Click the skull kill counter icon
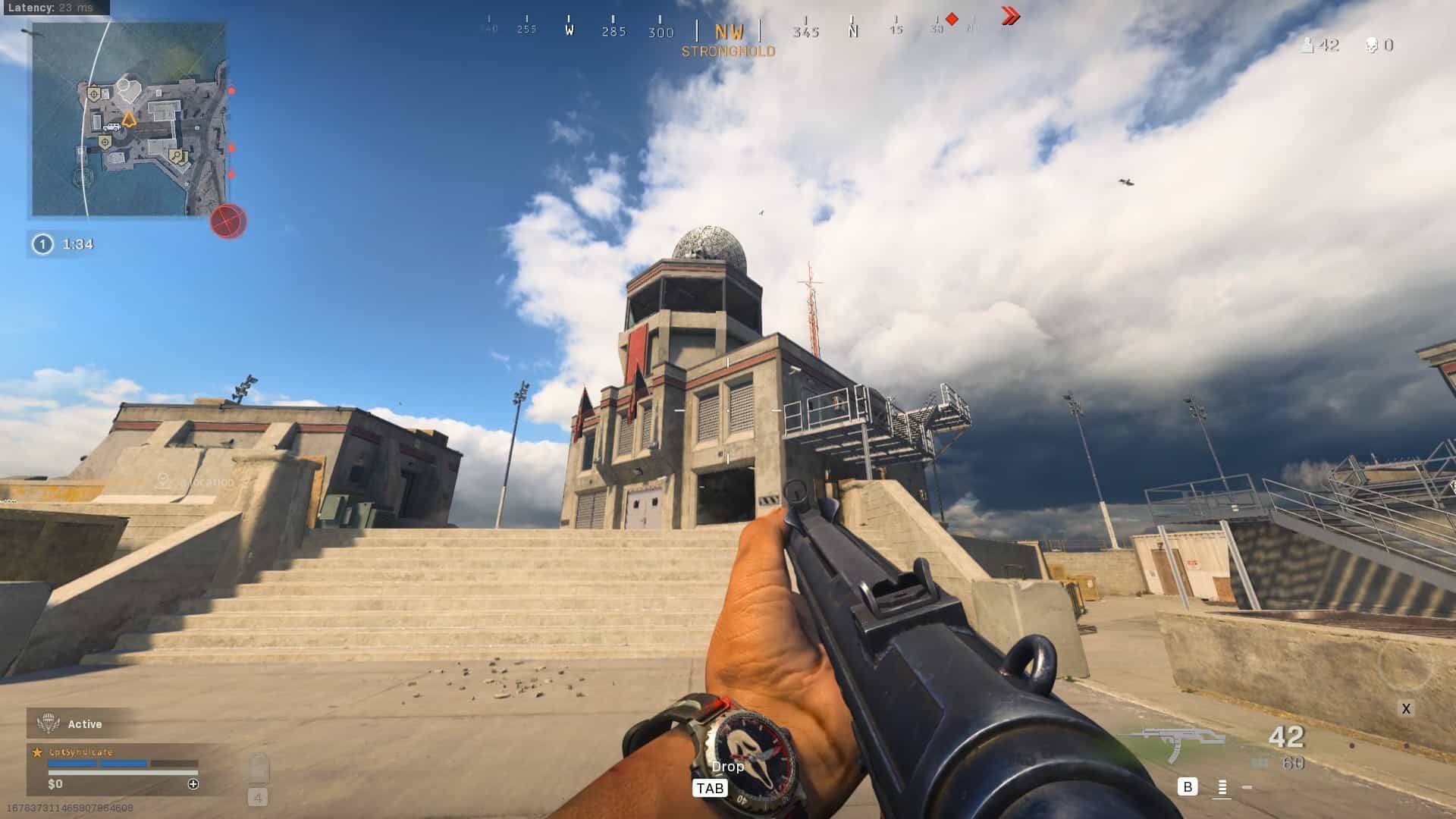1456x819 pixels. click(x=1371, y=45)
